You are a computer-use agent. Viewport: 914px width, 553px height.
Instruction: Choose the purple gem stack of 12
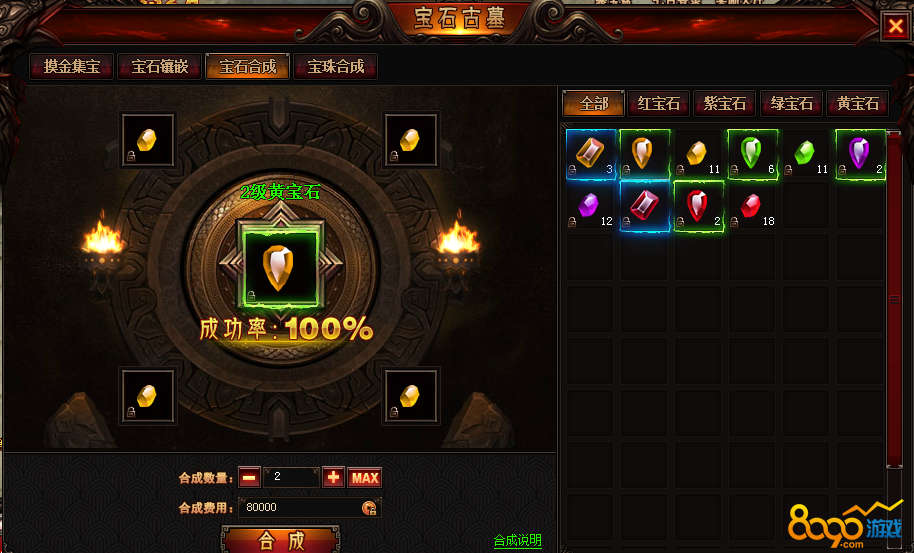point(592,207)
